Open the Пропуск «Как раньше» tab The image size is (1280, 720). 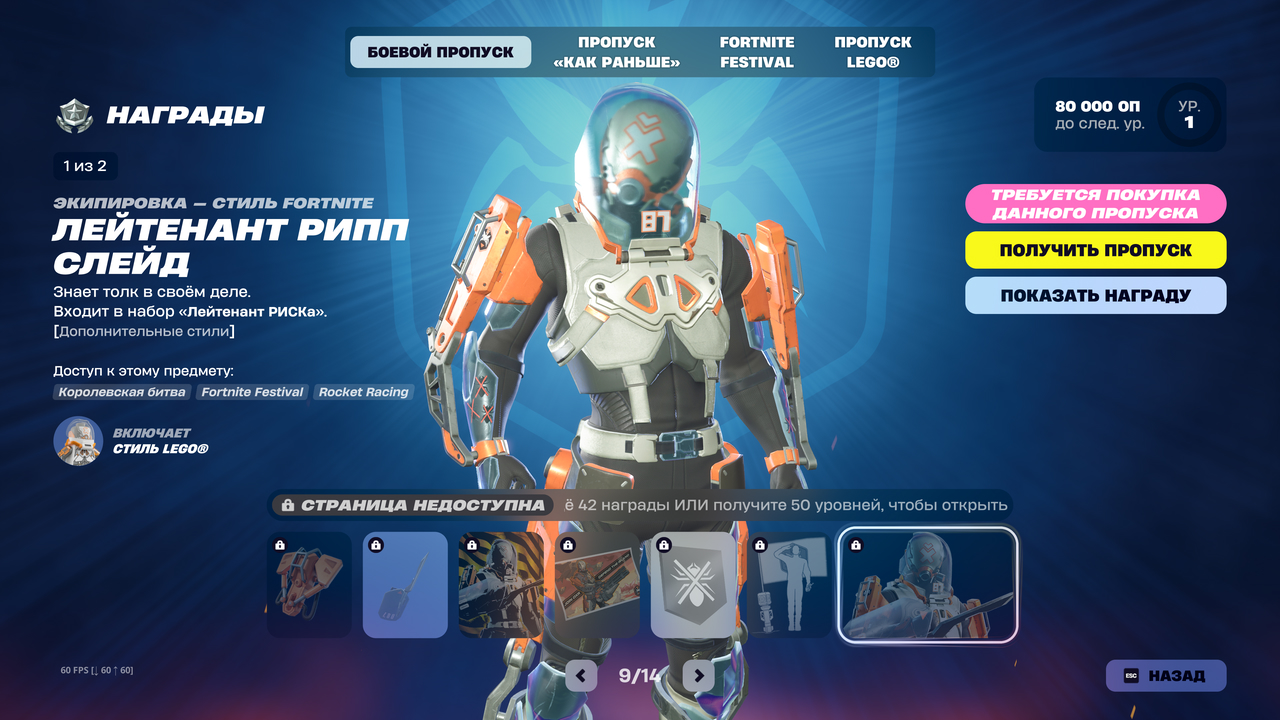(x=616, y=52)
